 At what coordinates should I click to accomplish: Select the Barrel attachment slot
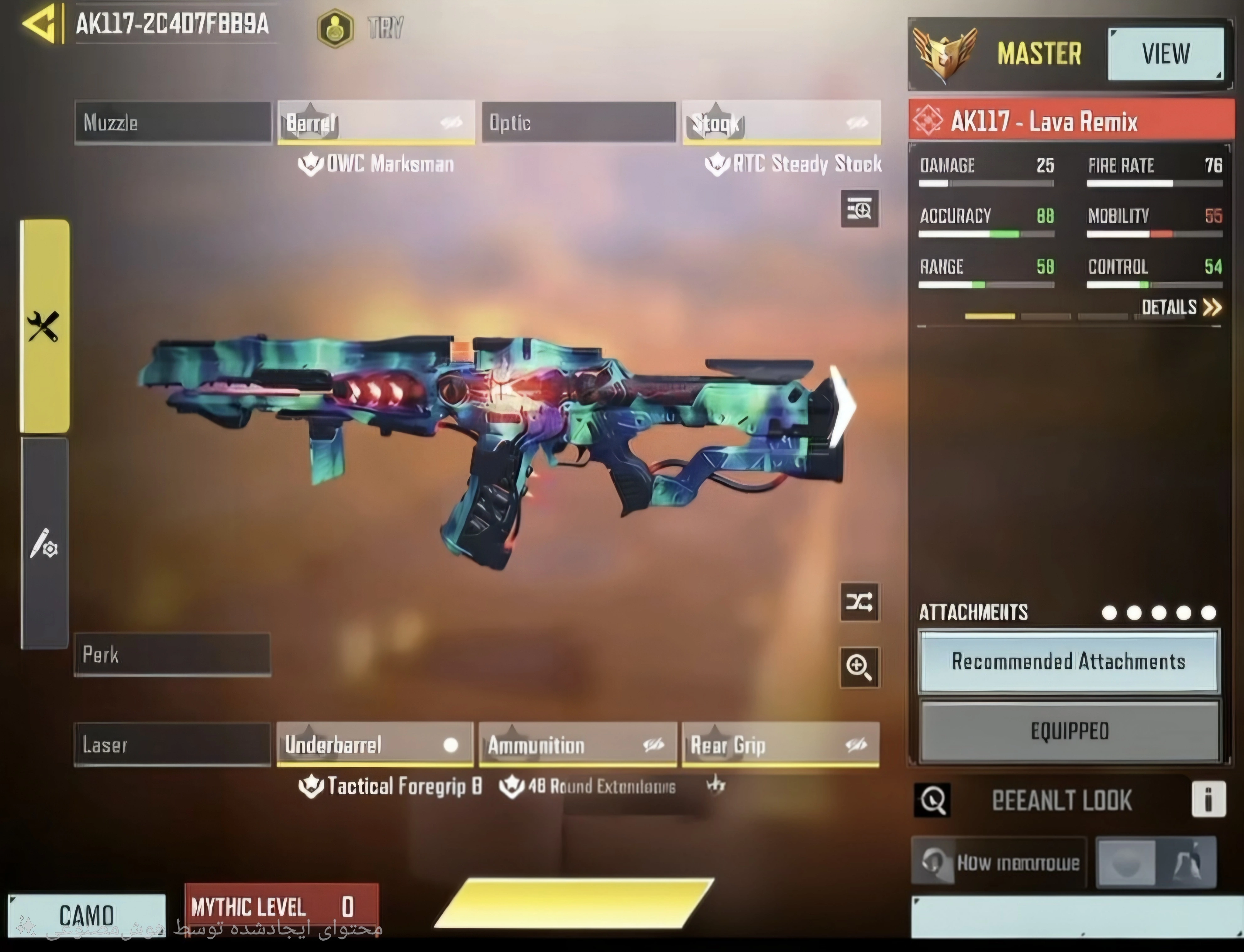tap(376, 122)
